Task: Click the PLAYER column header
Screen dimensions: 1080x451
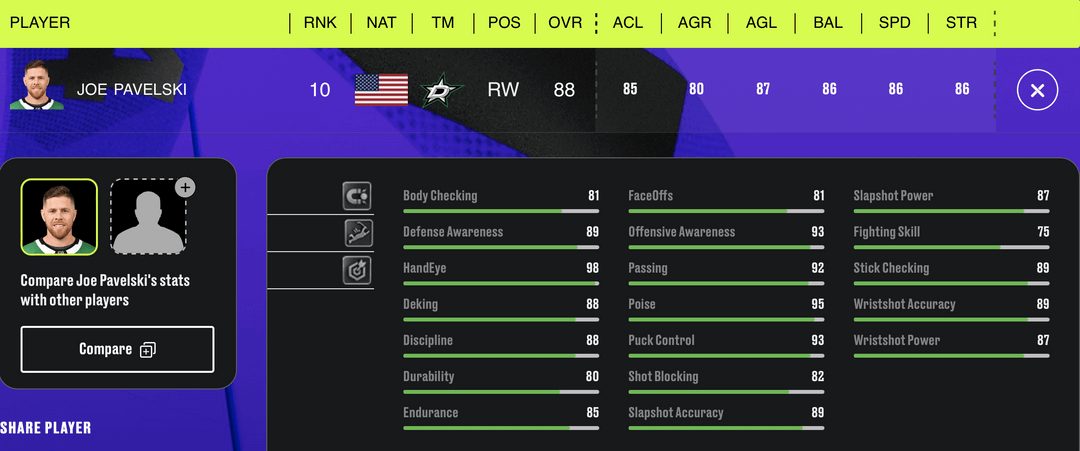Action: pyautogui.click(x=40, y=22)
